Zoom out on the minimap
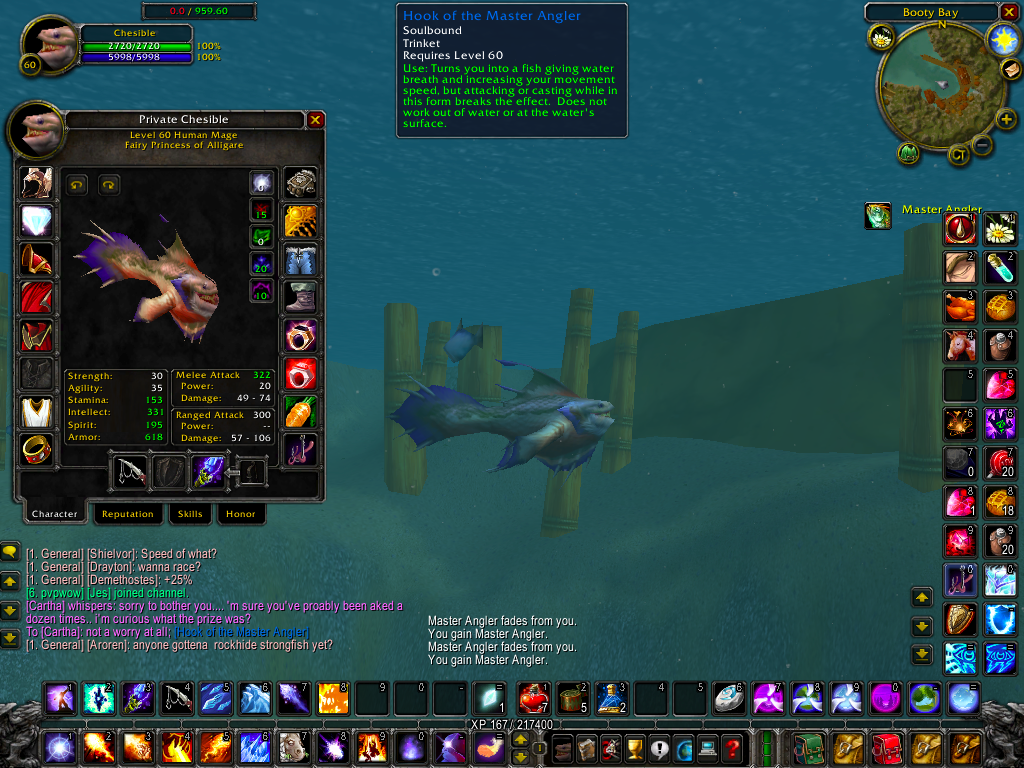Image resolution: width=1024 pixels, height=768 pixels. tap(983, 145)
